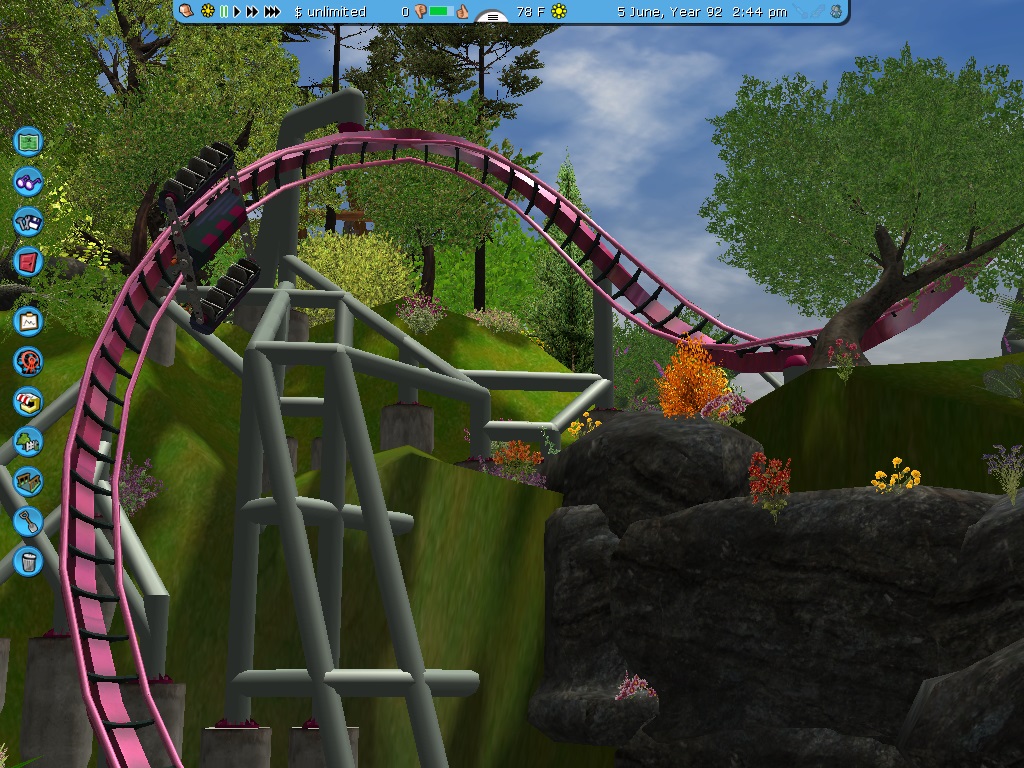Set game speed to normal single arrow
Screen dimensions: 1024x768
(238, 12)
